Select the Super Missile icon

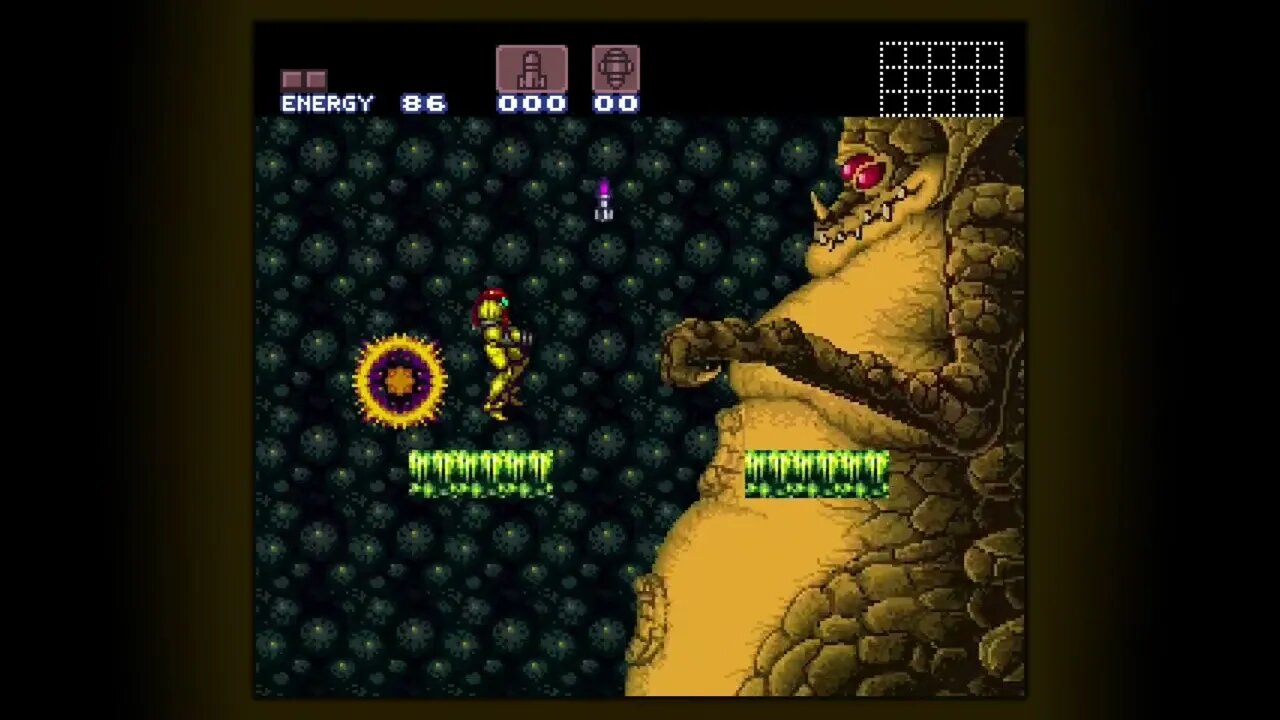pyautogui.click(x=616, y=68)
